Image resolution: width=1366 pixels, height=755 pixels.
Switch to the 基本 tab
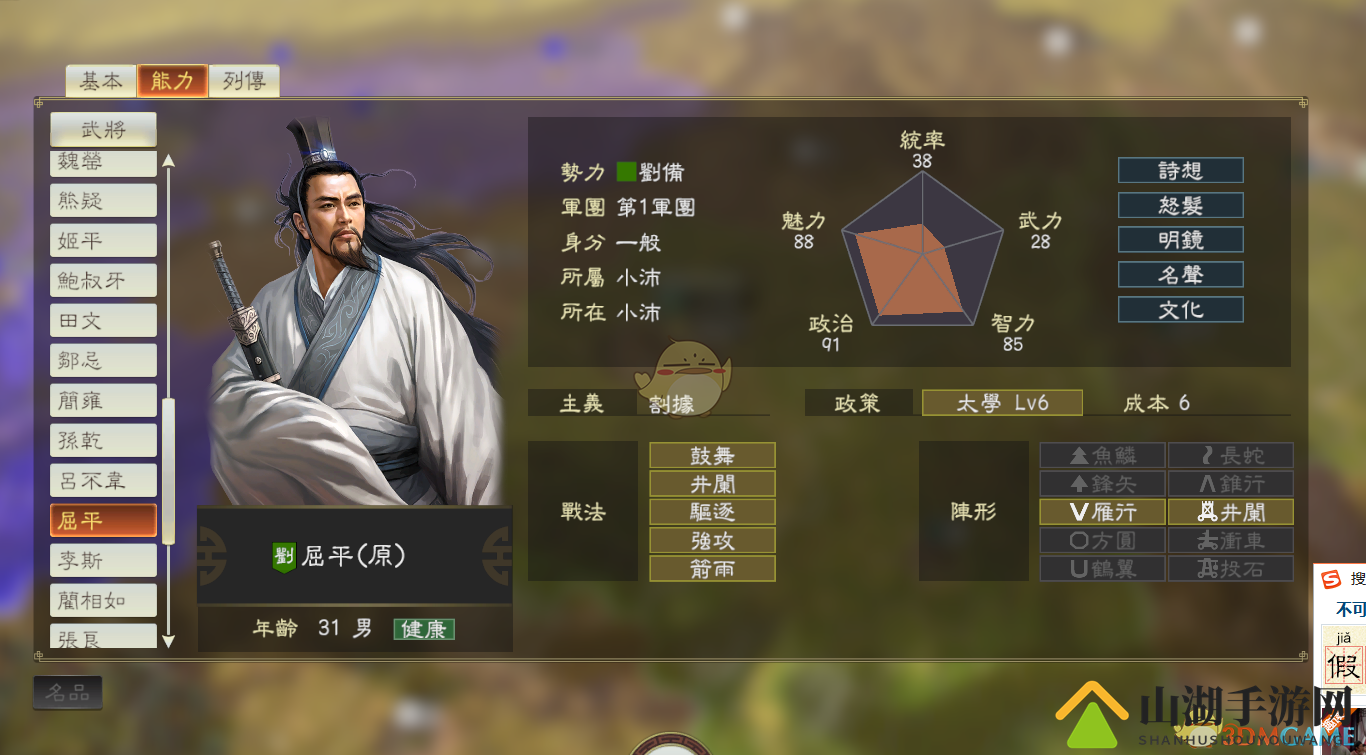tap(101, 81)
